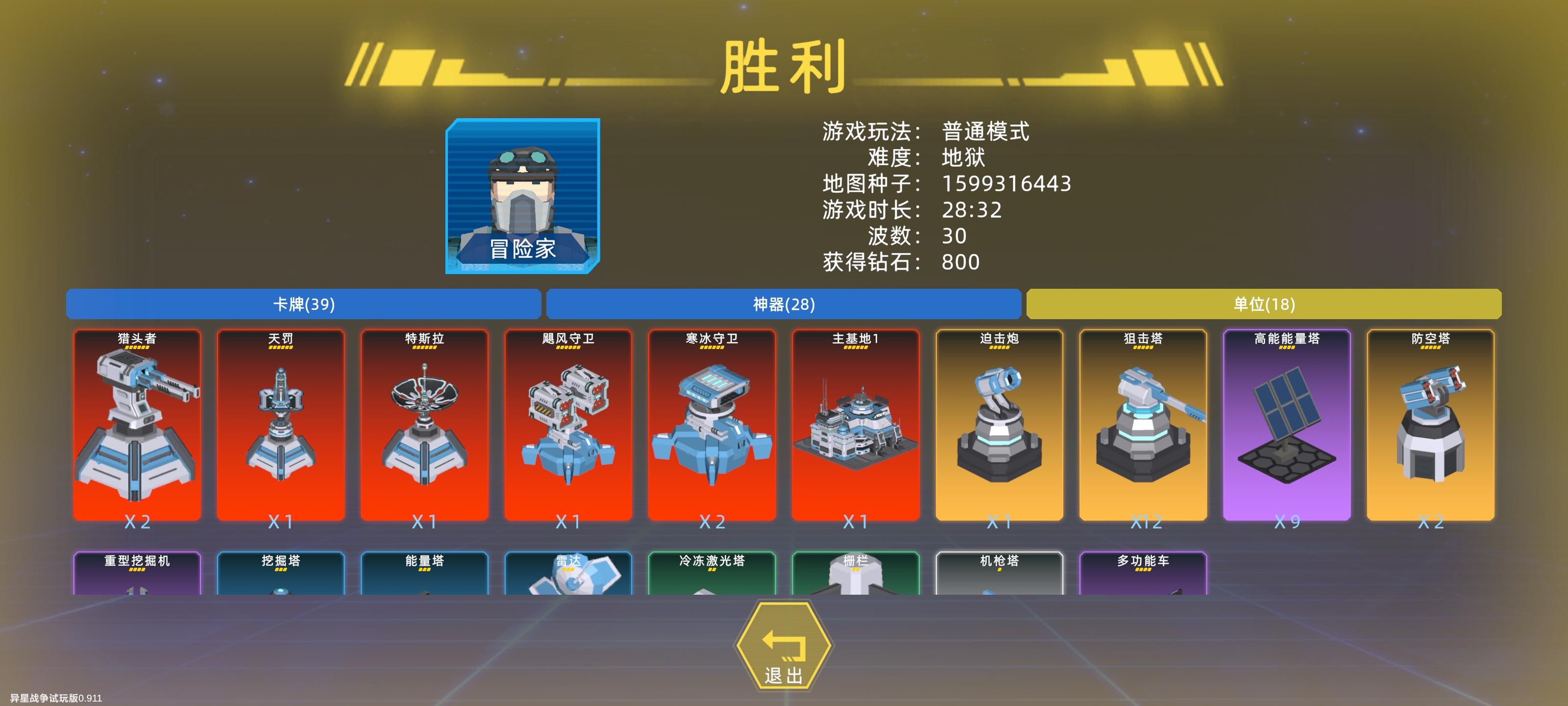Select the 飓风守卫 card
This screenshot has width=1568, height=706.
click(x=569, y=427)
